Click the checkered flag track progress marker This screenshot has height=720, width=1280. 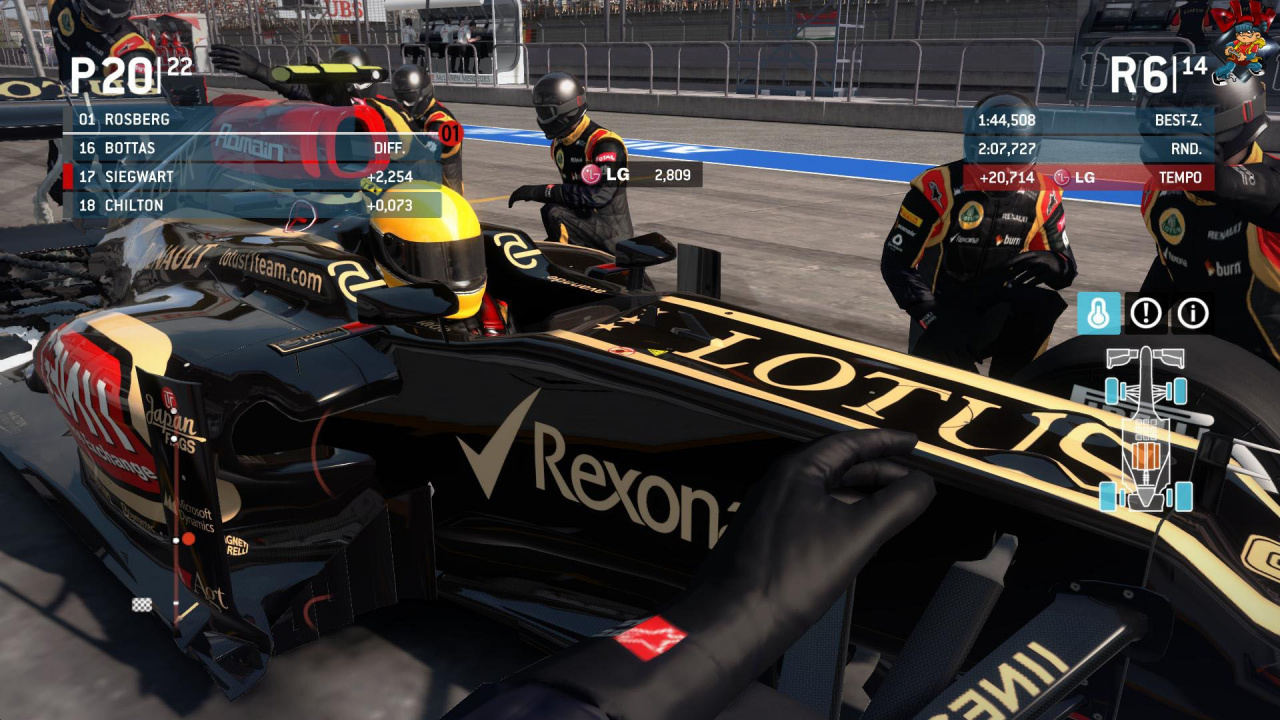click(x=142, y=604)
